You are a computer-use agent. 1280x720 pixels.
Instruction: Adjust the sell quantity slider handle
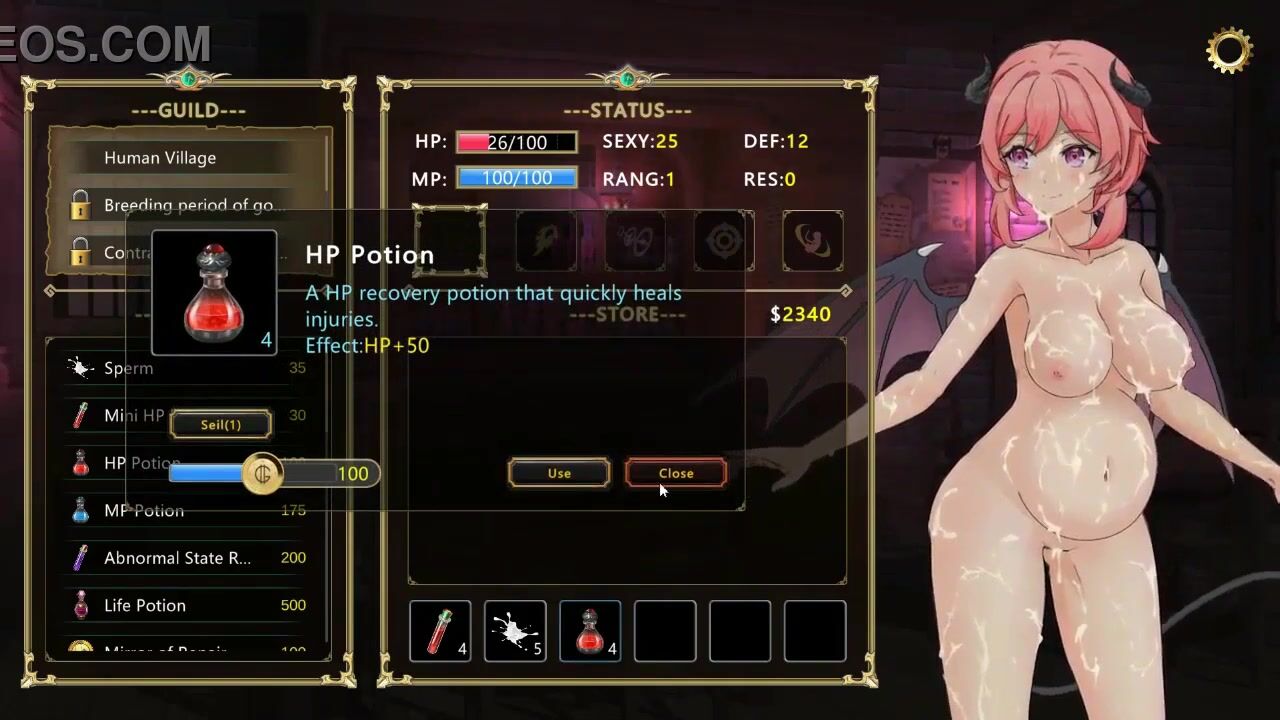pyautogui.click(x=263, y=473)
